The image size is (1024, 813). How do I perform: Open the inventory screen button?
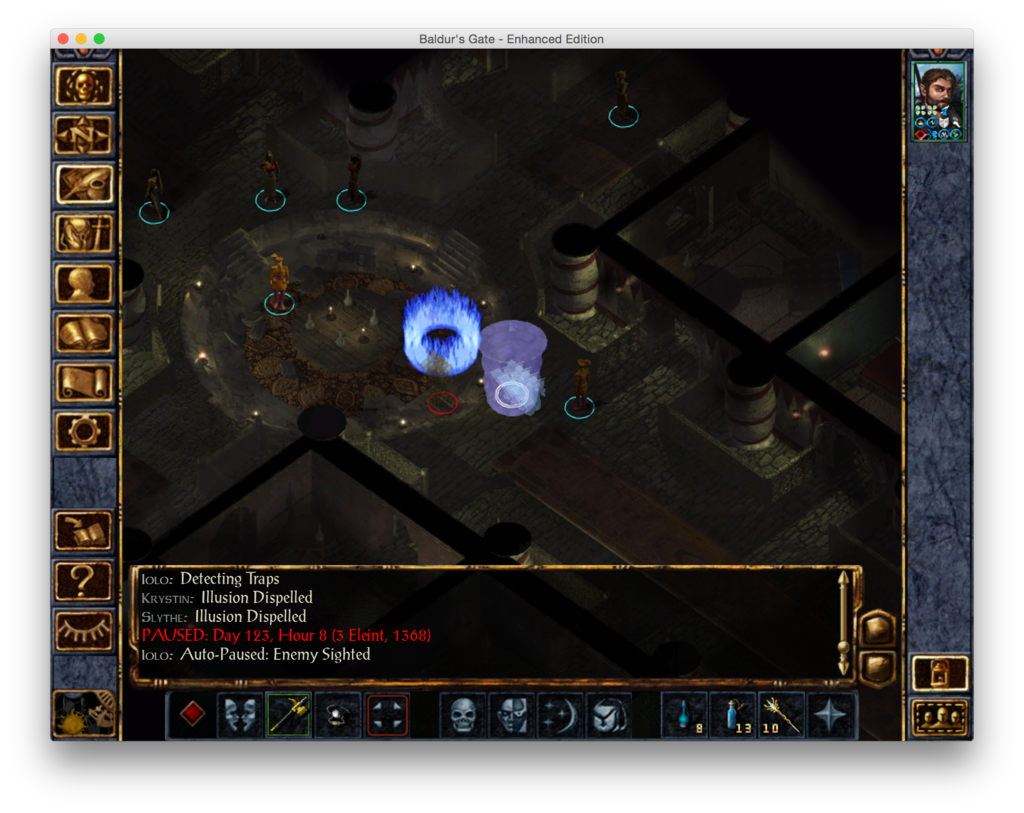point(84,234)
